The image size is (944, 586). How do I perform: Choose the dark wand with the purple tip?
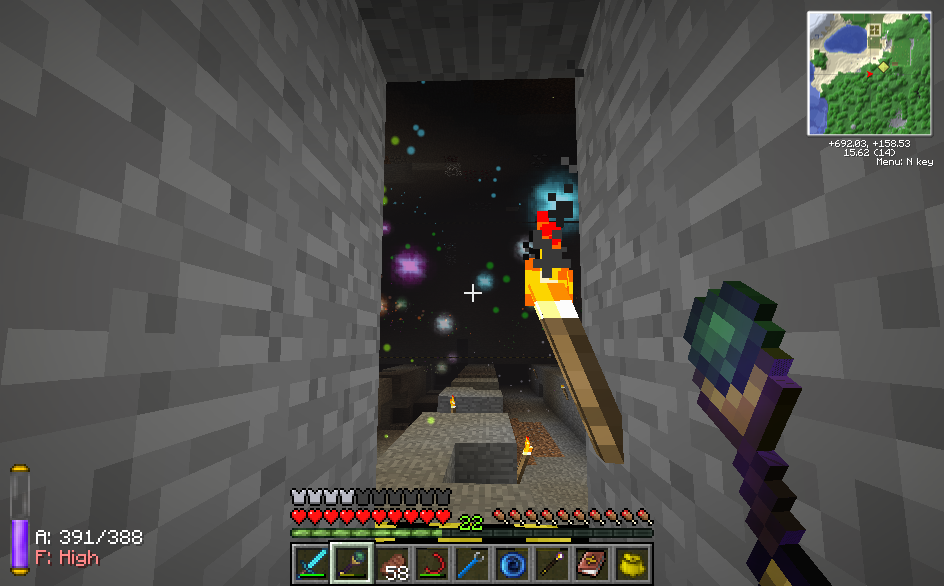(552, 563)
